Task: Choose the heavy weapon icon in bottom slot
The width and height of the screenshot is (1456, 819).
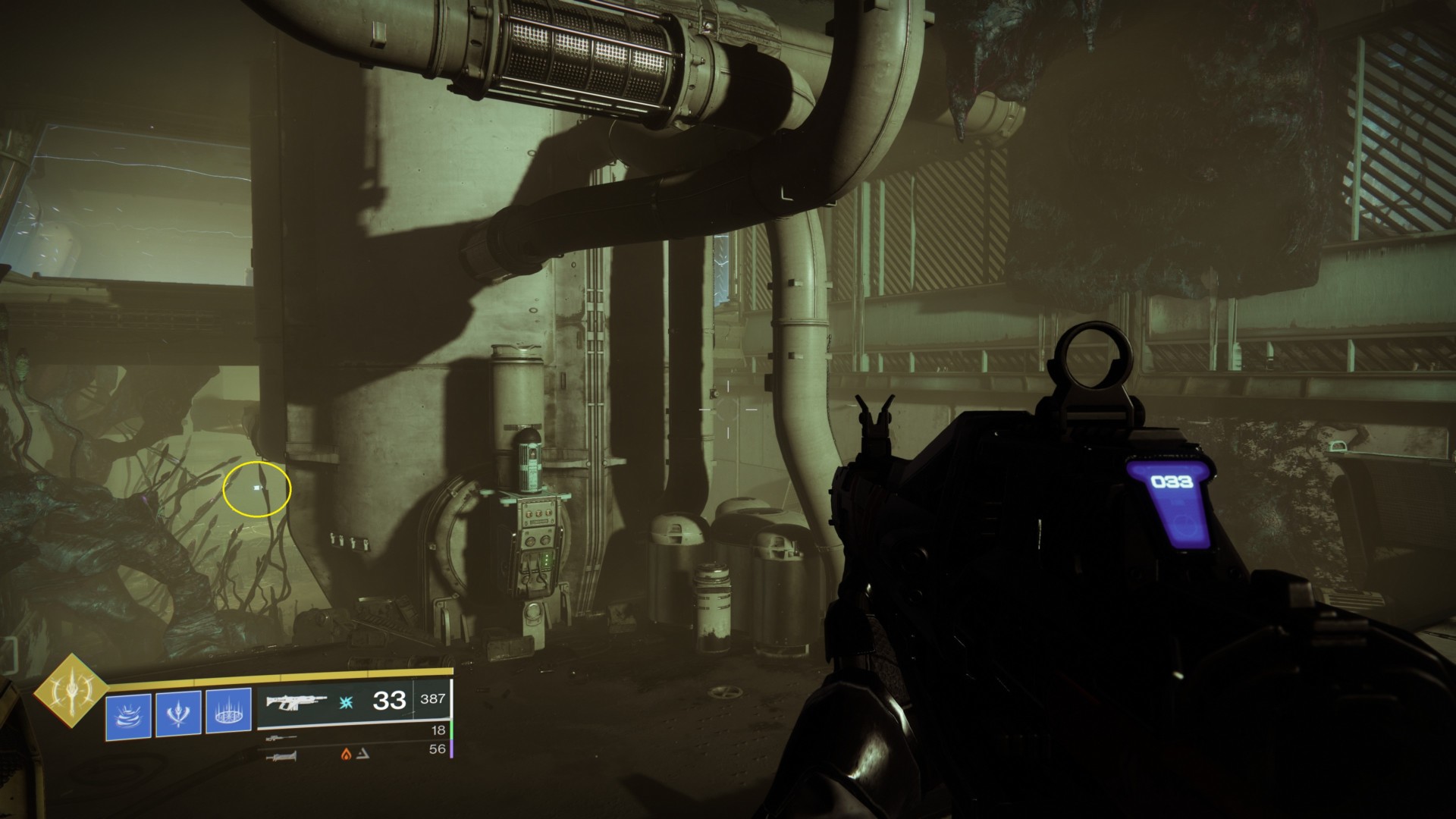Action: pos(281,755)
